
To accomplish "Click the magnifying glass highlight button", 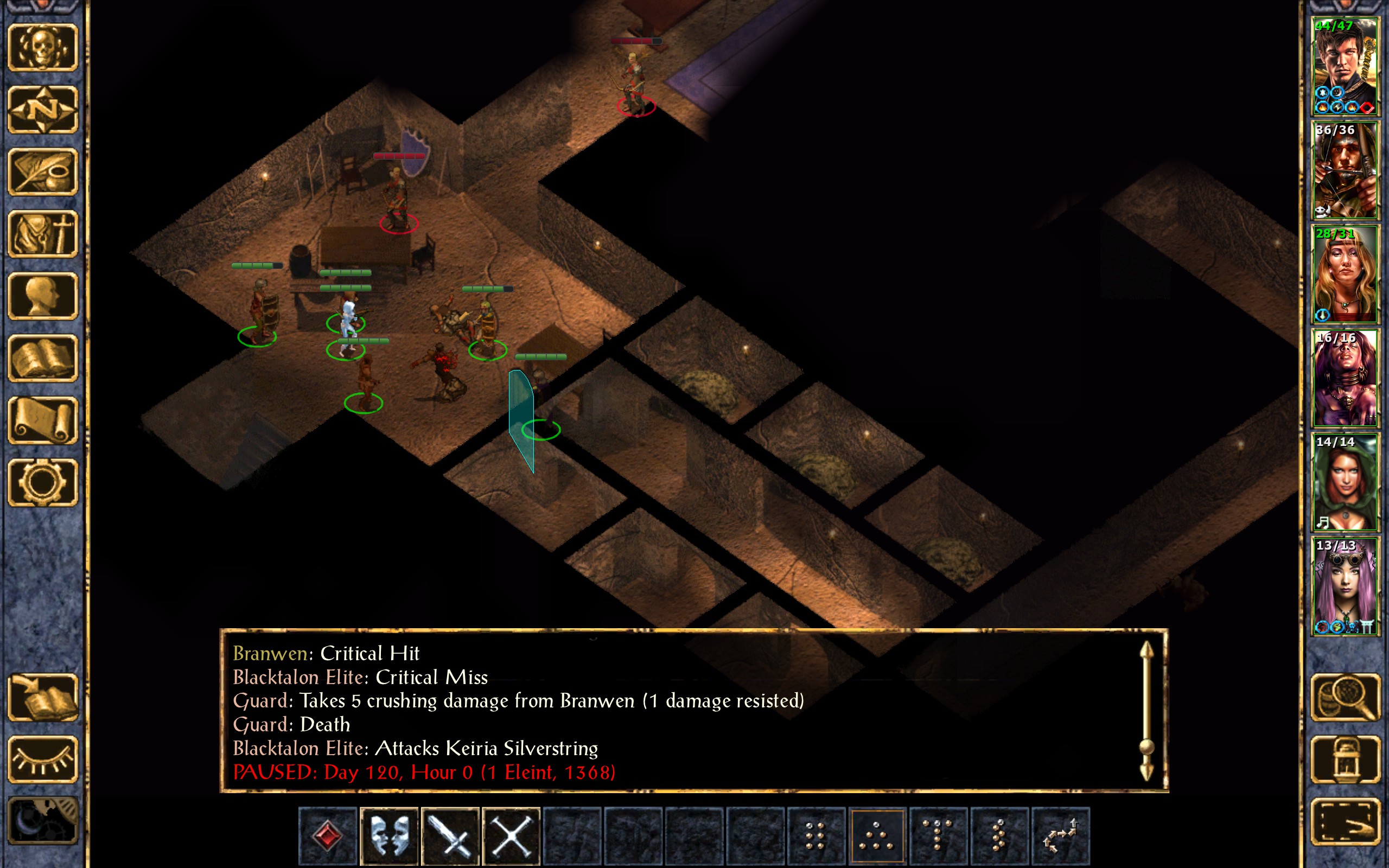I will (1345, 698).
